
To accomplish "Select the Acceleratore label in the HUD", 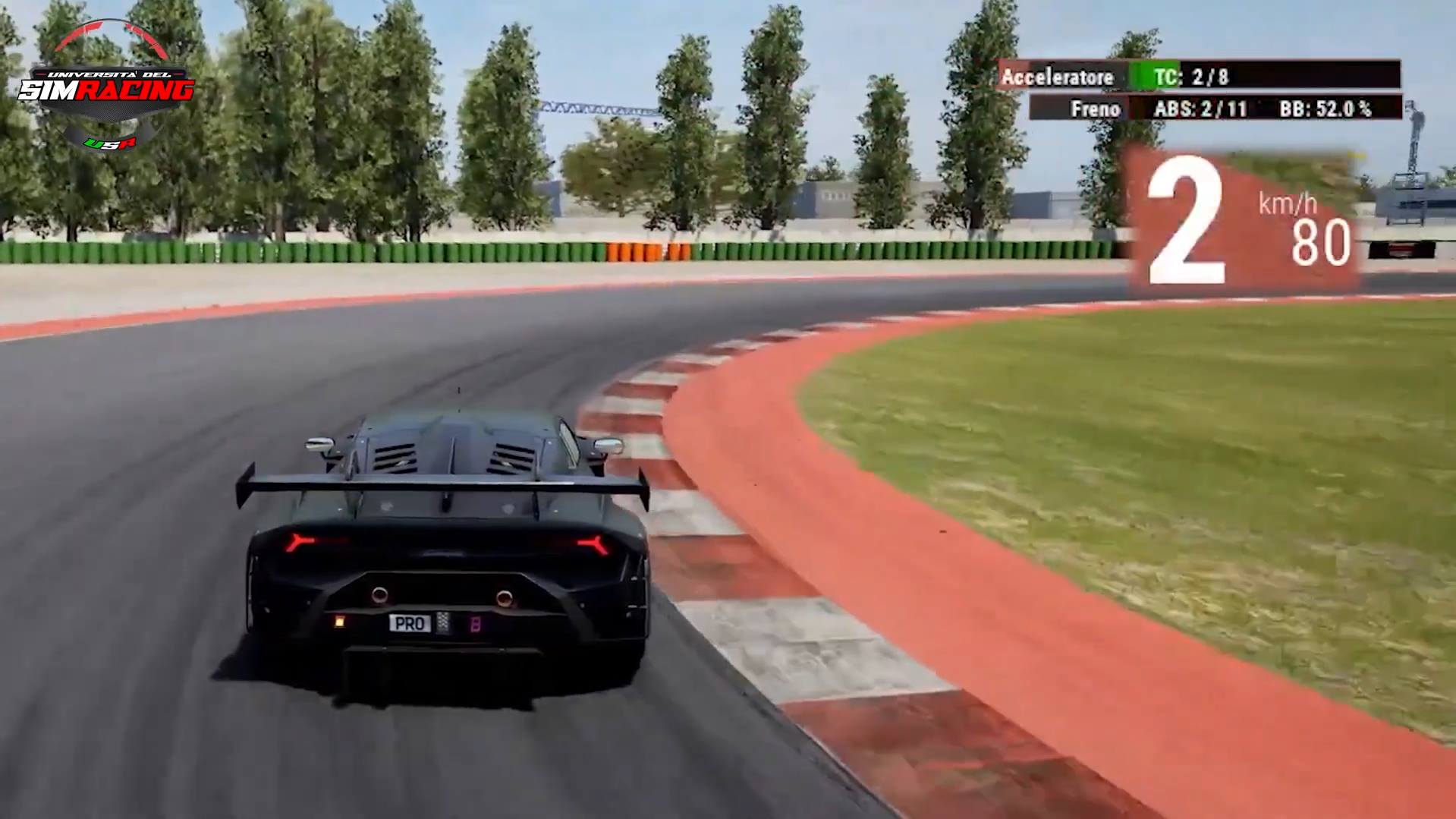I will (x=1058, y=77).
